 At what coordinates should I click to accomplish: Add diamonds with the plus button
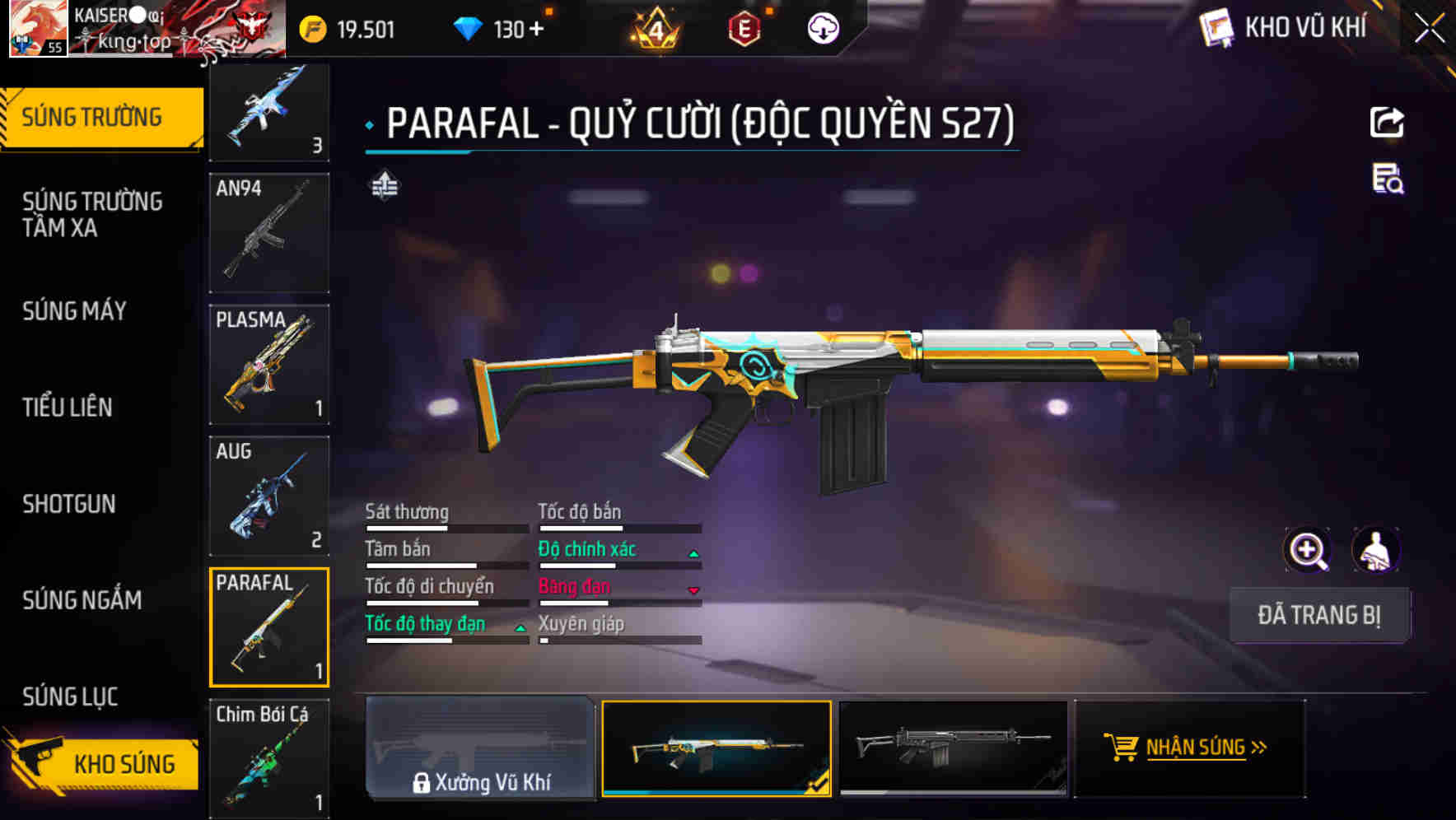[x=537, y=30]
